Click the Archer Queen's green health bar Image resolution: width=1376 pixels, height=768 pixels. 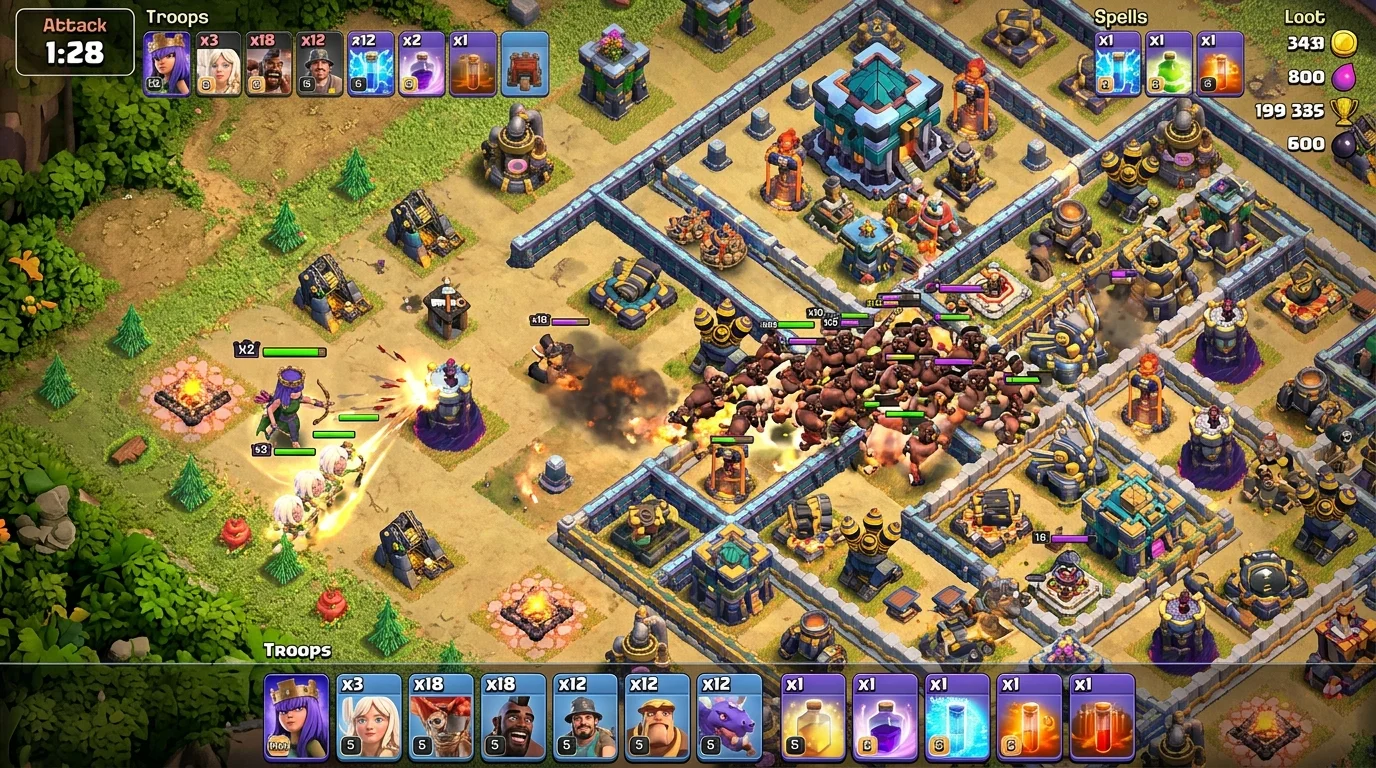tap(292, 352)
